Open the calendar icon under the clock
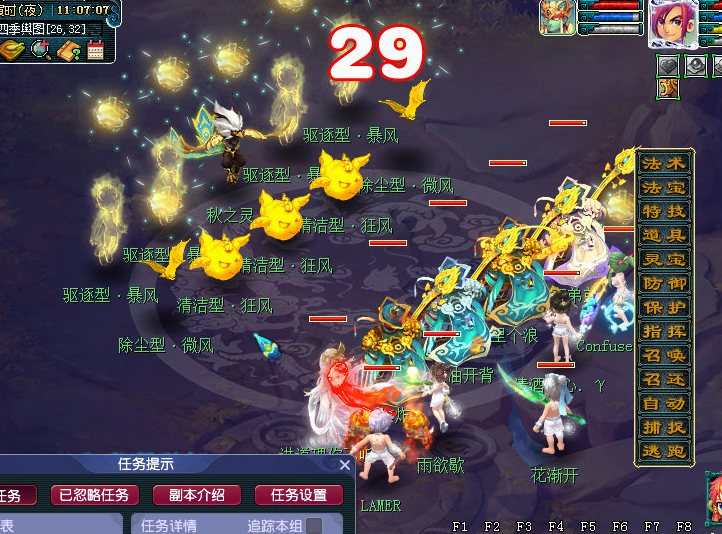The image size is (722, 534). click(96, 50)
